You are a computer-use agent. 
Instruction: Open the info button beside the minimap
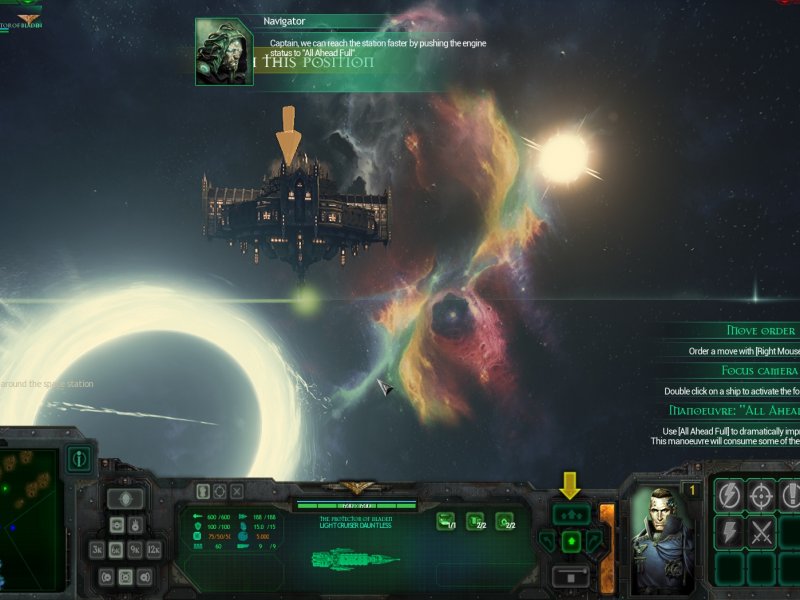click(x=81, y=460)
